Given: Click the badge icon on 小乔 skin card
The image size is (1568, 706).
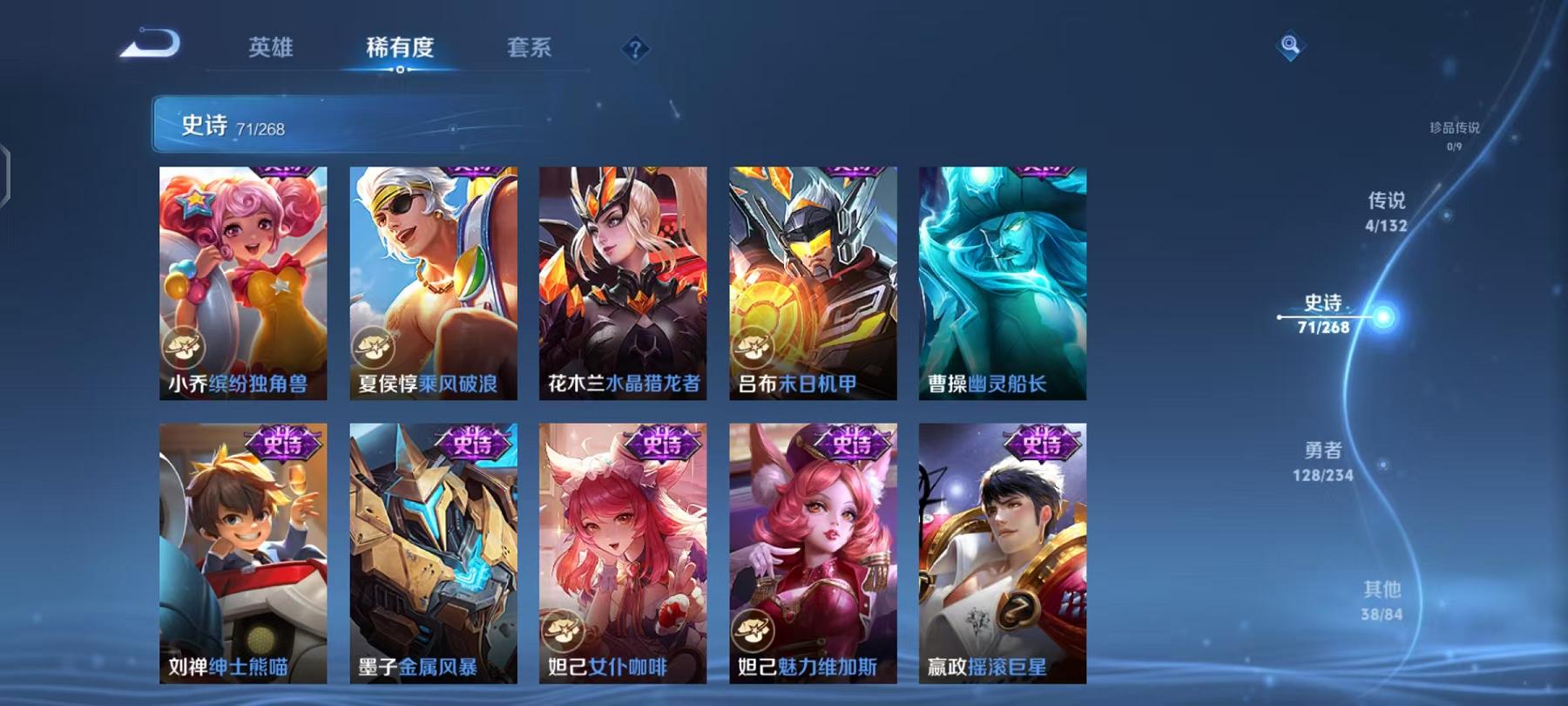Looking at the screenshot, I should click(186, 350).
